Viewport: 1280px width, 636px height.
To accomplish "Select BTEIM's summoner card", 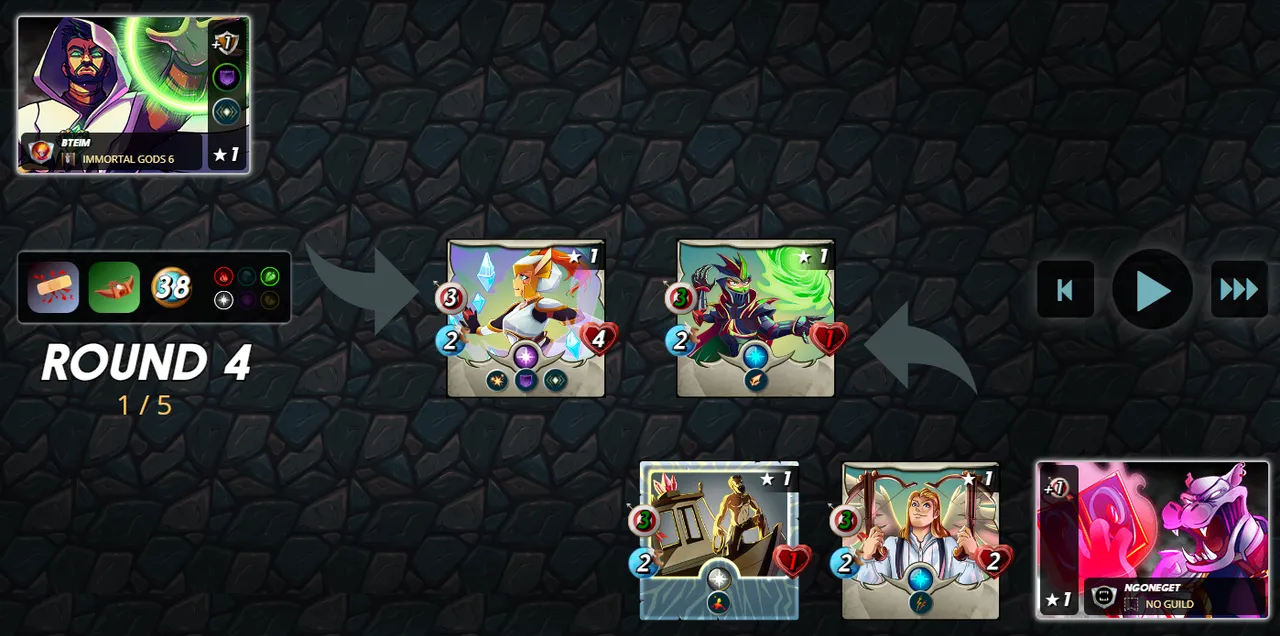I will 132,94.
